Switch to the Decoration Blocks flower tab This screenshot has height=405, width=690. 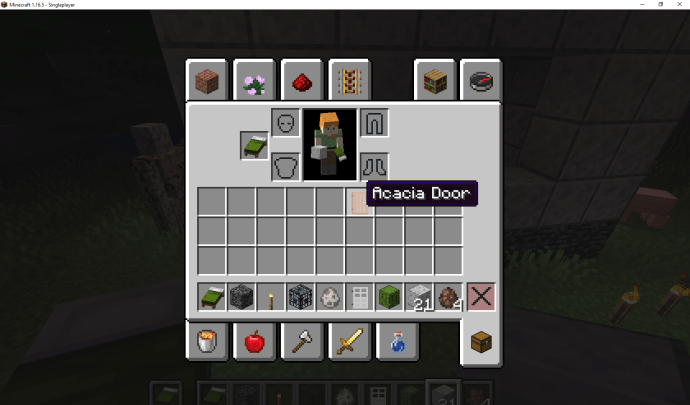[254, 81]
